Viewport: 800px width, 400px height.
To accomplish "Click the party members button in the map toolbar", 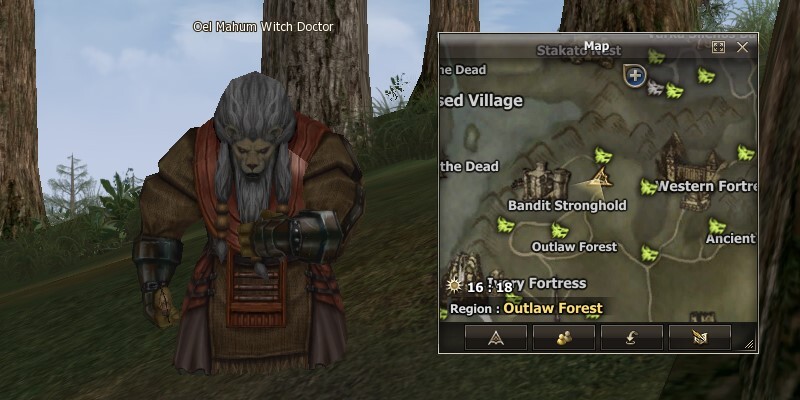I will tap(565, 337).
